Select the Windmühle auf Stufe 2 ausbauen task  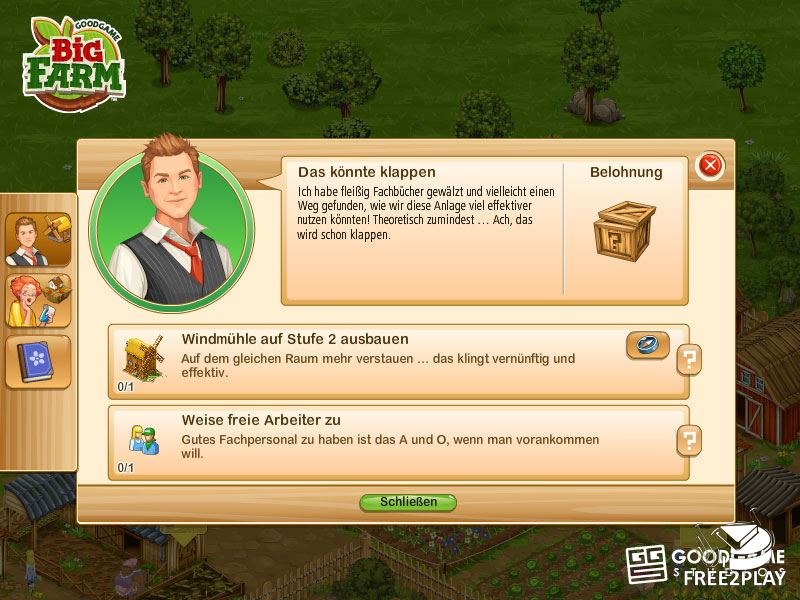[x=398, y=360]
